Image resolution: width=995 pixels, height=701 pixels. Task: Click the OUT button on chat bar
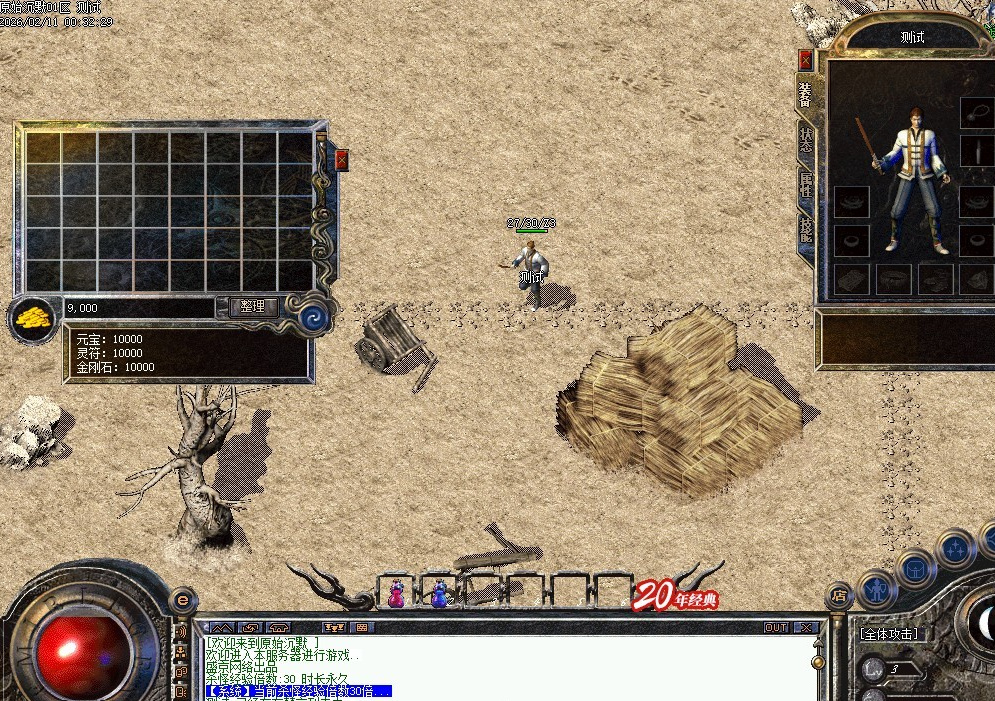pyautogui.click(x=776, y=628)
